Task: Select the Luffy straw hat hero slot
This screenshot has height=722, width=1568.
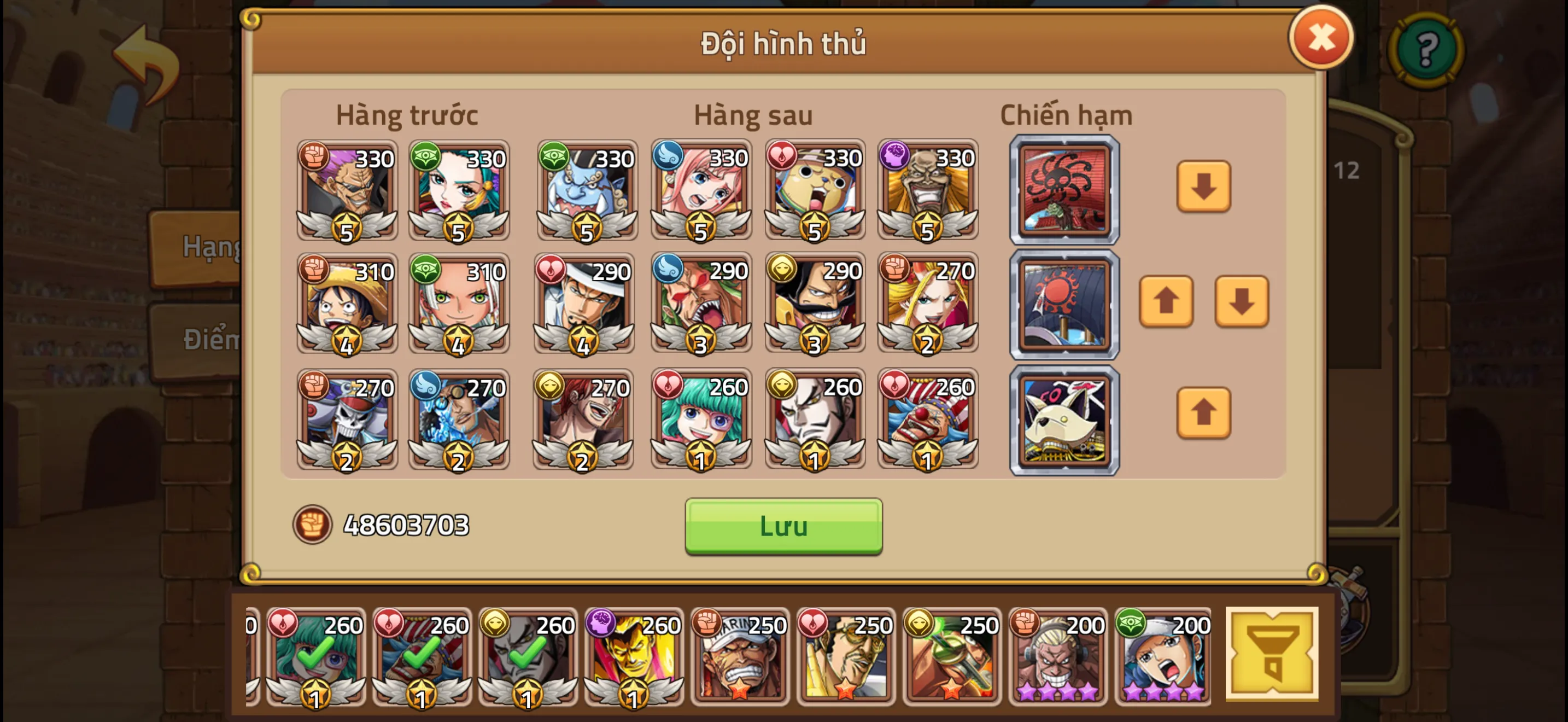Action: [347, 303]
